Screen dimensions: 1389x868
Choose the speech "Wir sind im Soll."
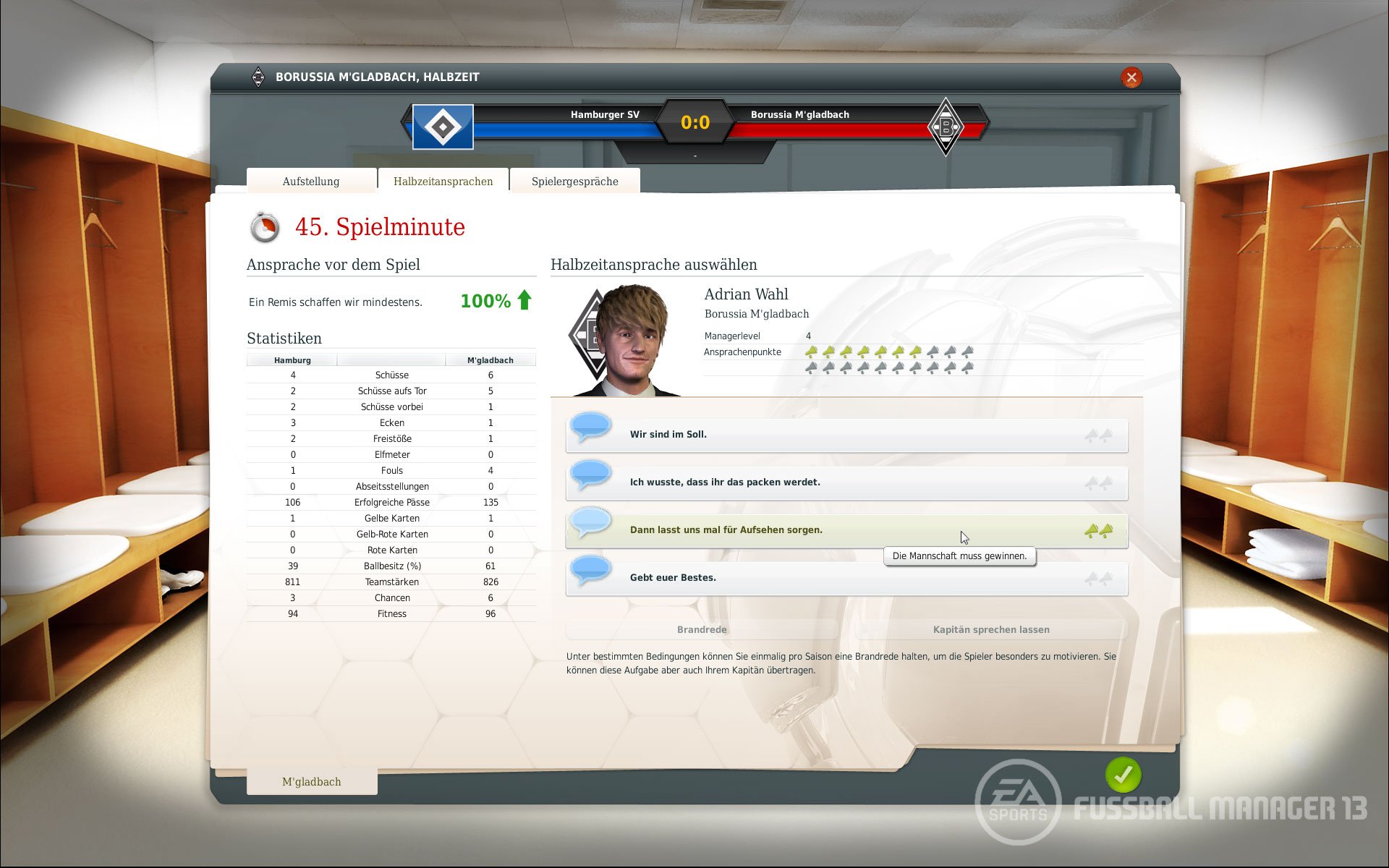[846, 435]
